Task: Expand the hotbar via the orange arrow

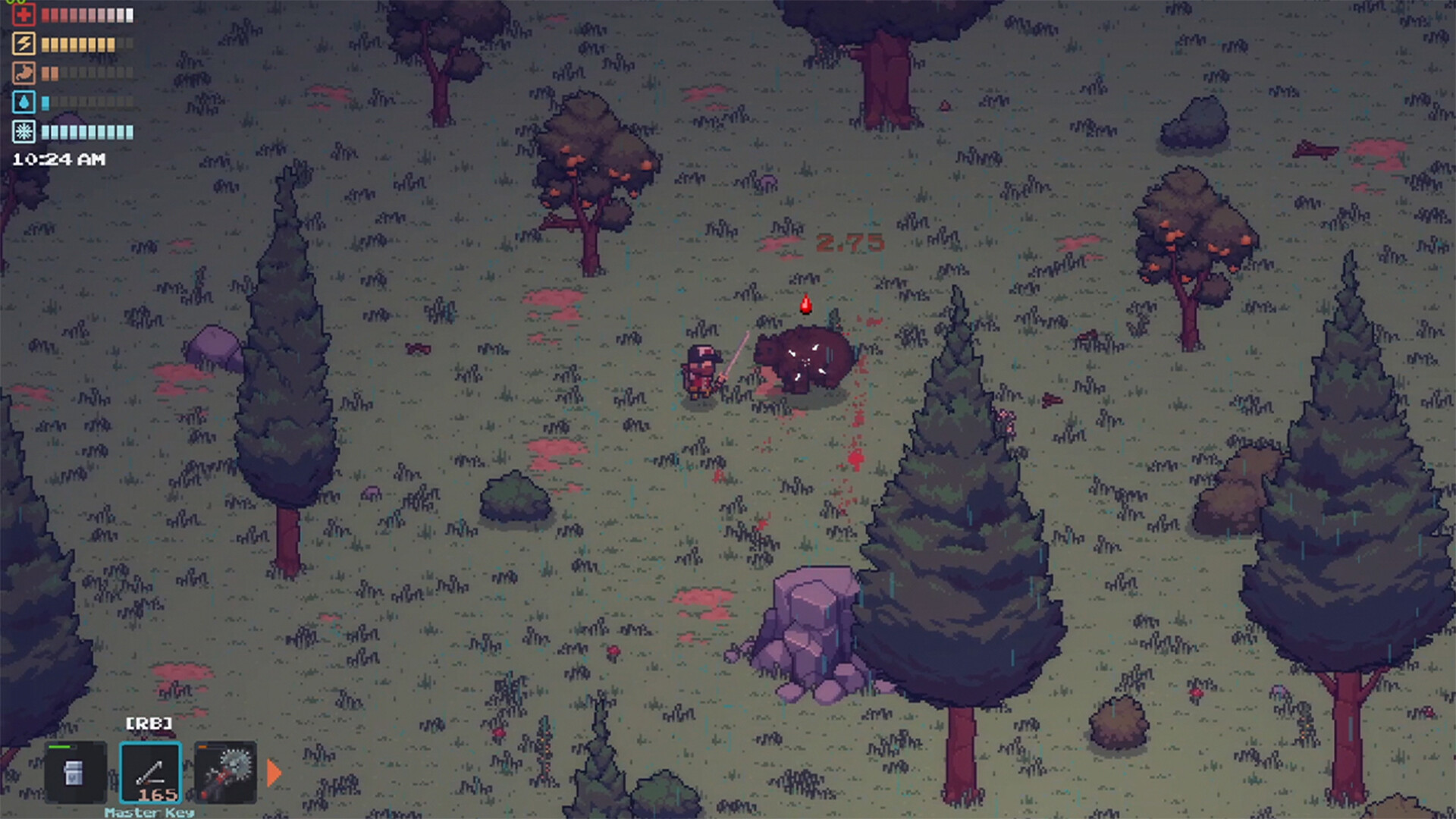Action: tap(271, 770)
